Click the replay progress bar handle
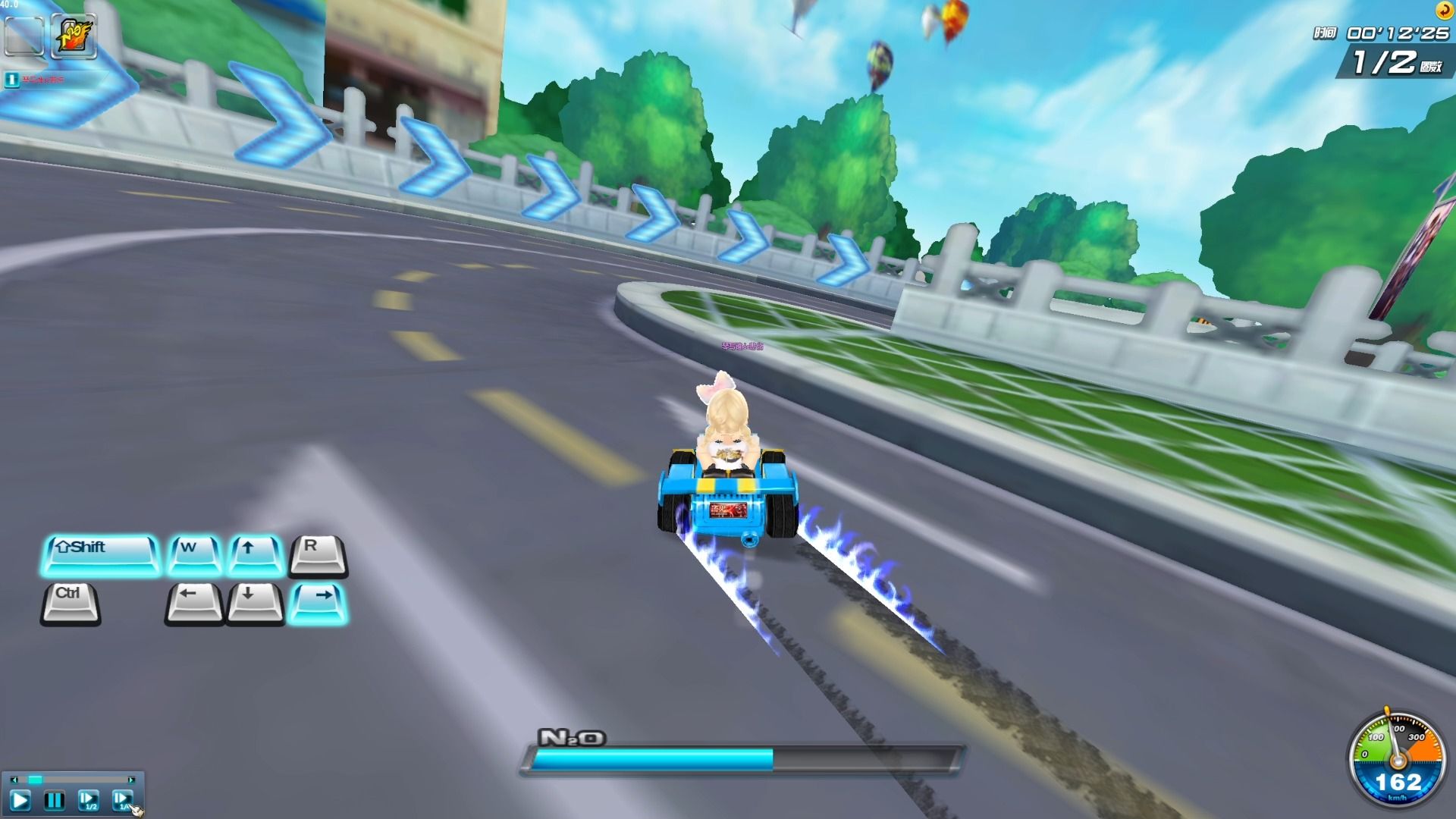 (x=35, y=780)
